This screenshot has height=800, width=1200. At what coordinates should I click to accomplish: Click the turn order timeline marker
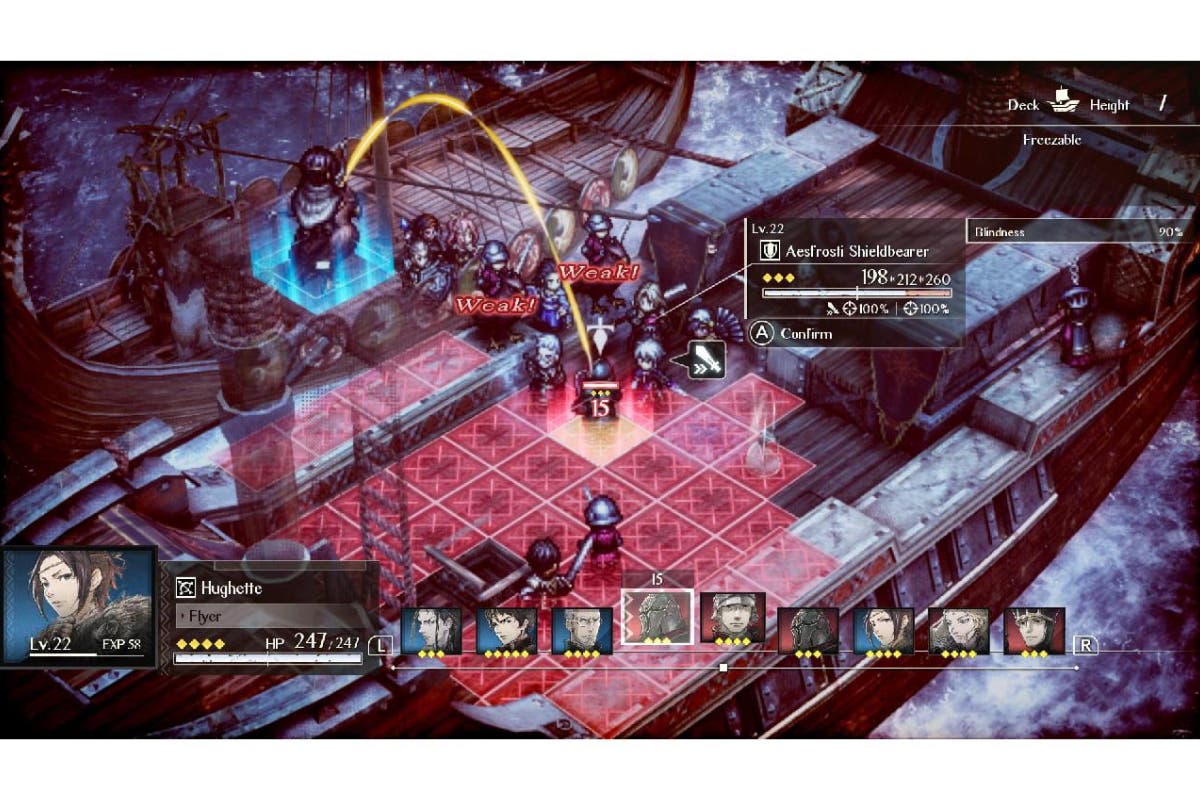(723, 667)
